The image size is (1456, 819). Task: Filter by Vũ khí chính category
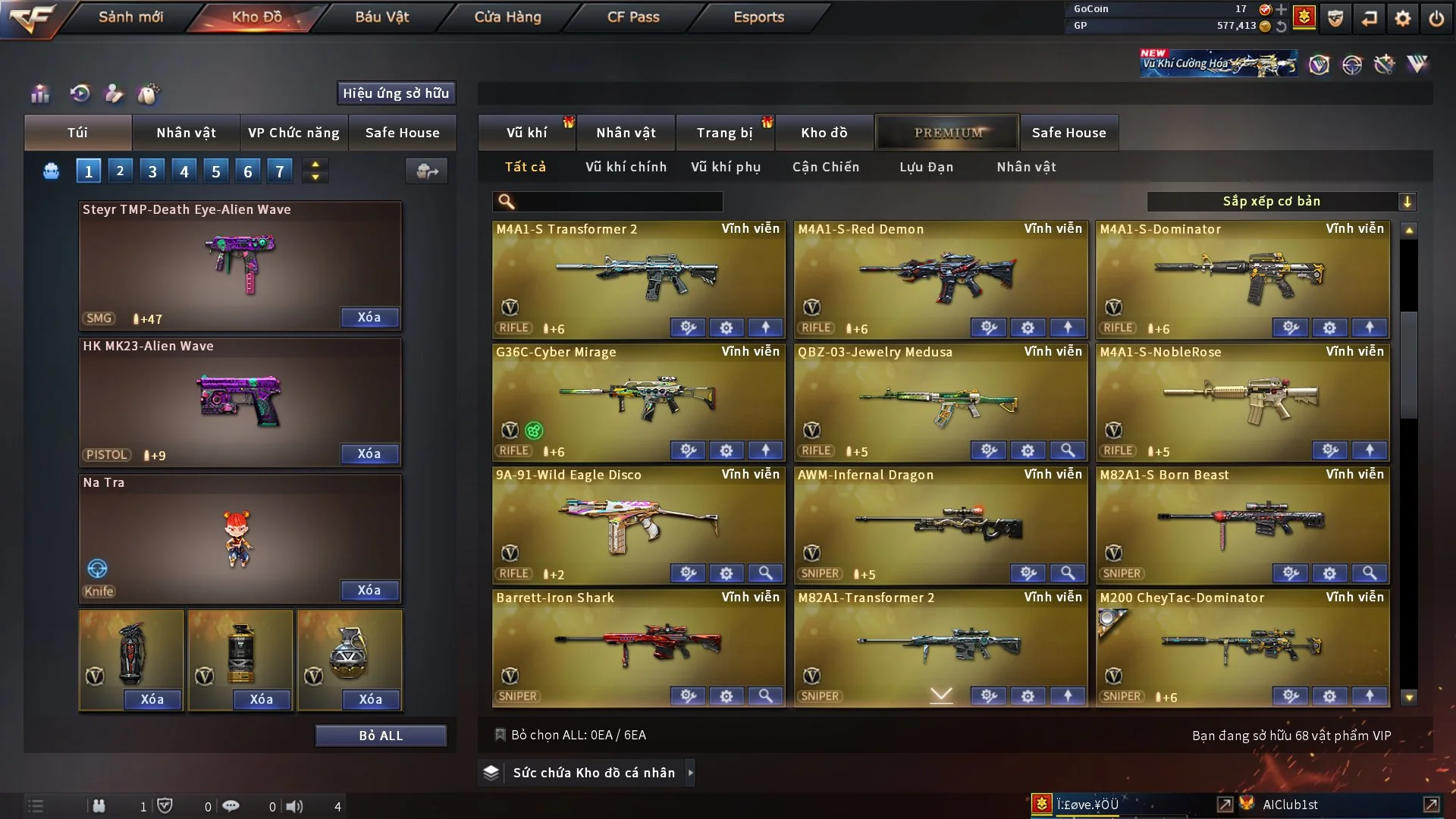pyautogui.click(x=626, y=167)
